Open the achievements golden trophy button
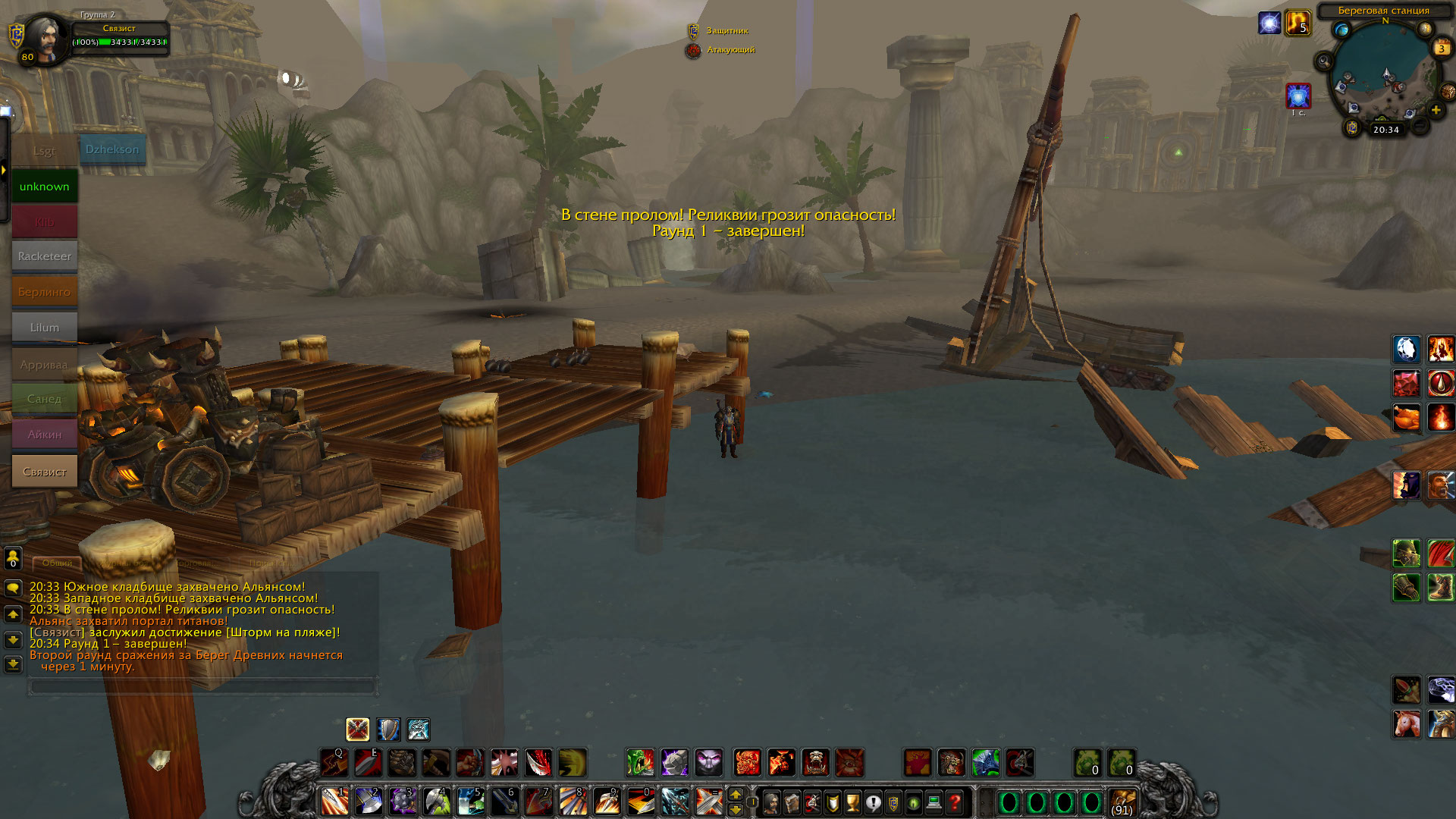Screen dimensions: 1456x819 click(x=852, y=802)
